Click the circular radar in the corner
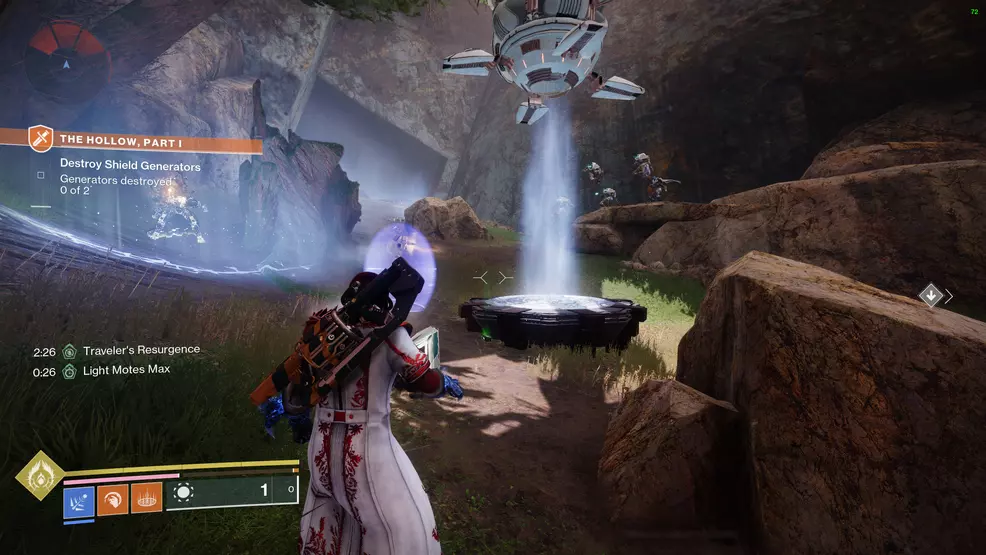986x555 pixels. 67,58
